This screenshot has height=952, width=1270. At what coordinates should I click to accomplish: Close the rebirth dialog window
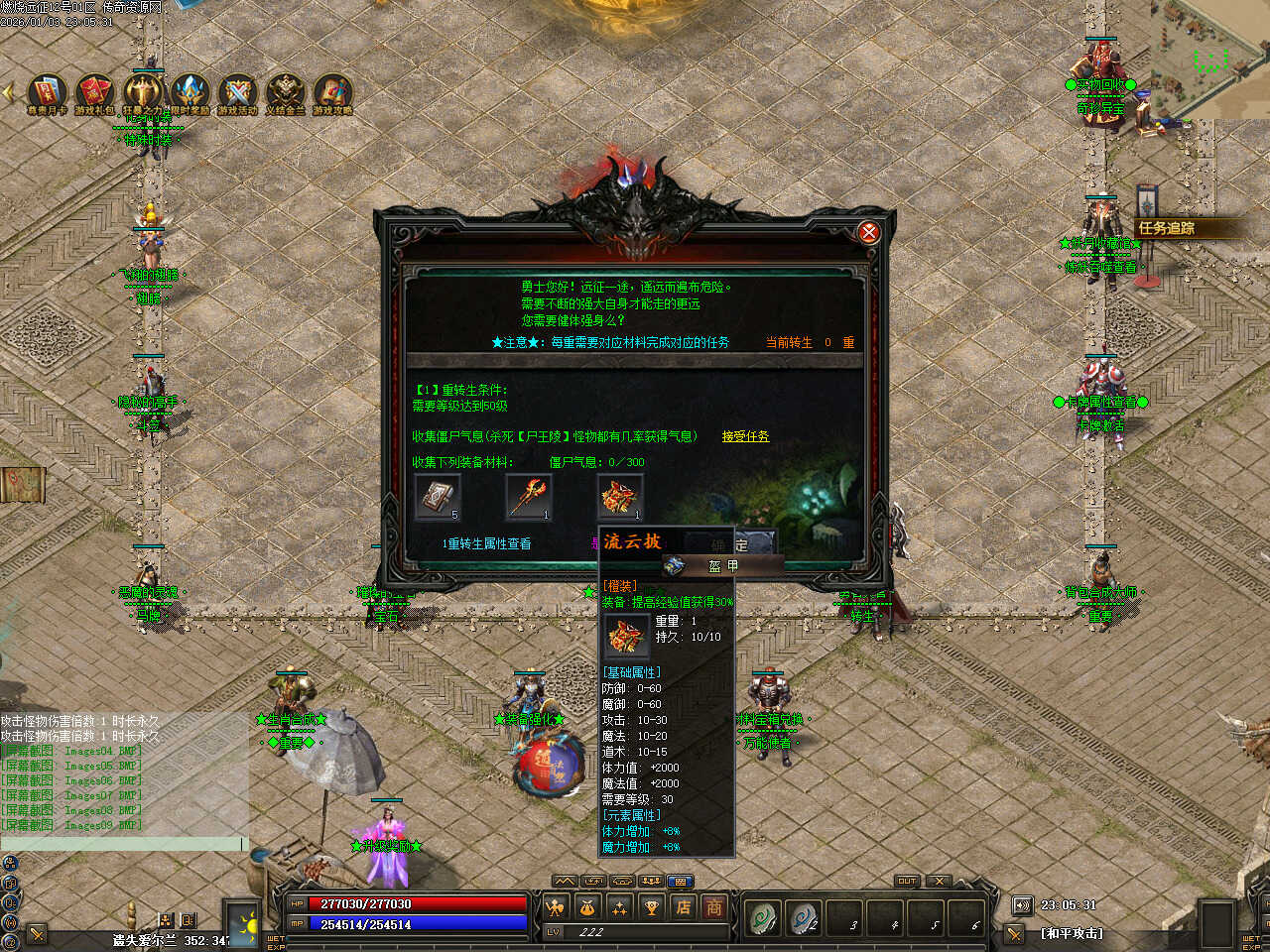pyautogui.click(x=868, y=232)
